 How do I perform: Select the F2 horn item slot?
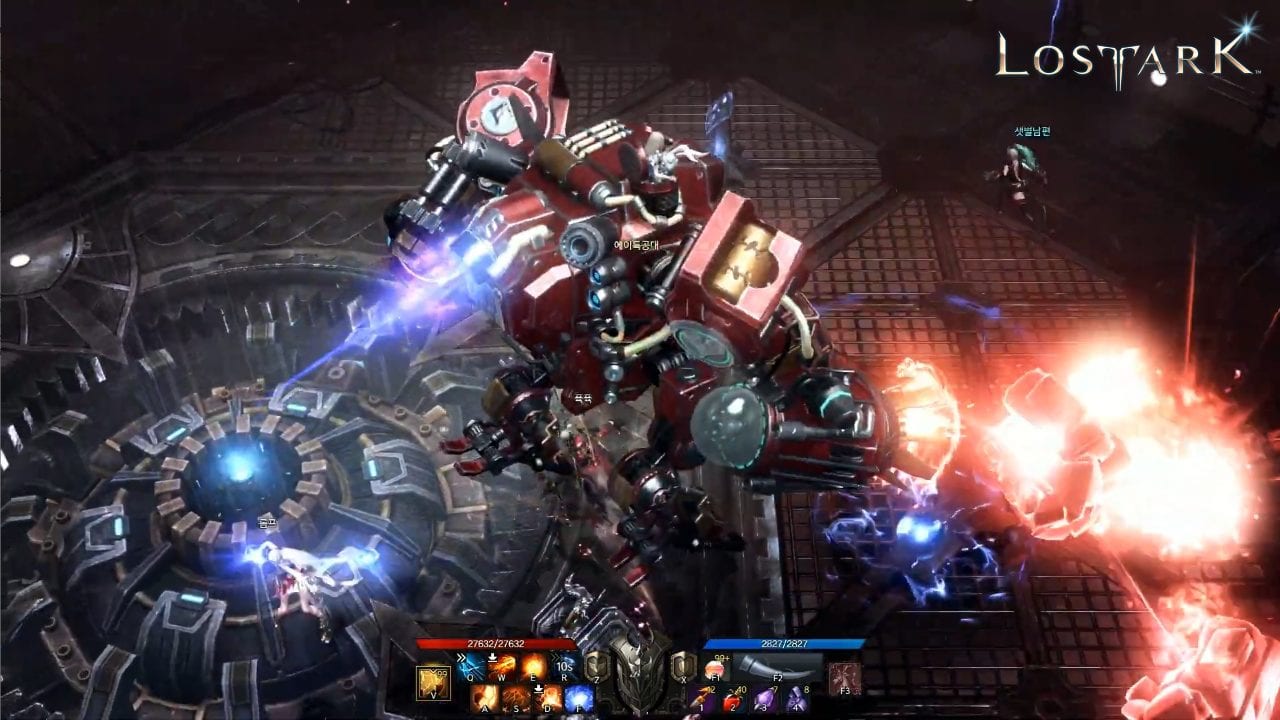point(774,668)
